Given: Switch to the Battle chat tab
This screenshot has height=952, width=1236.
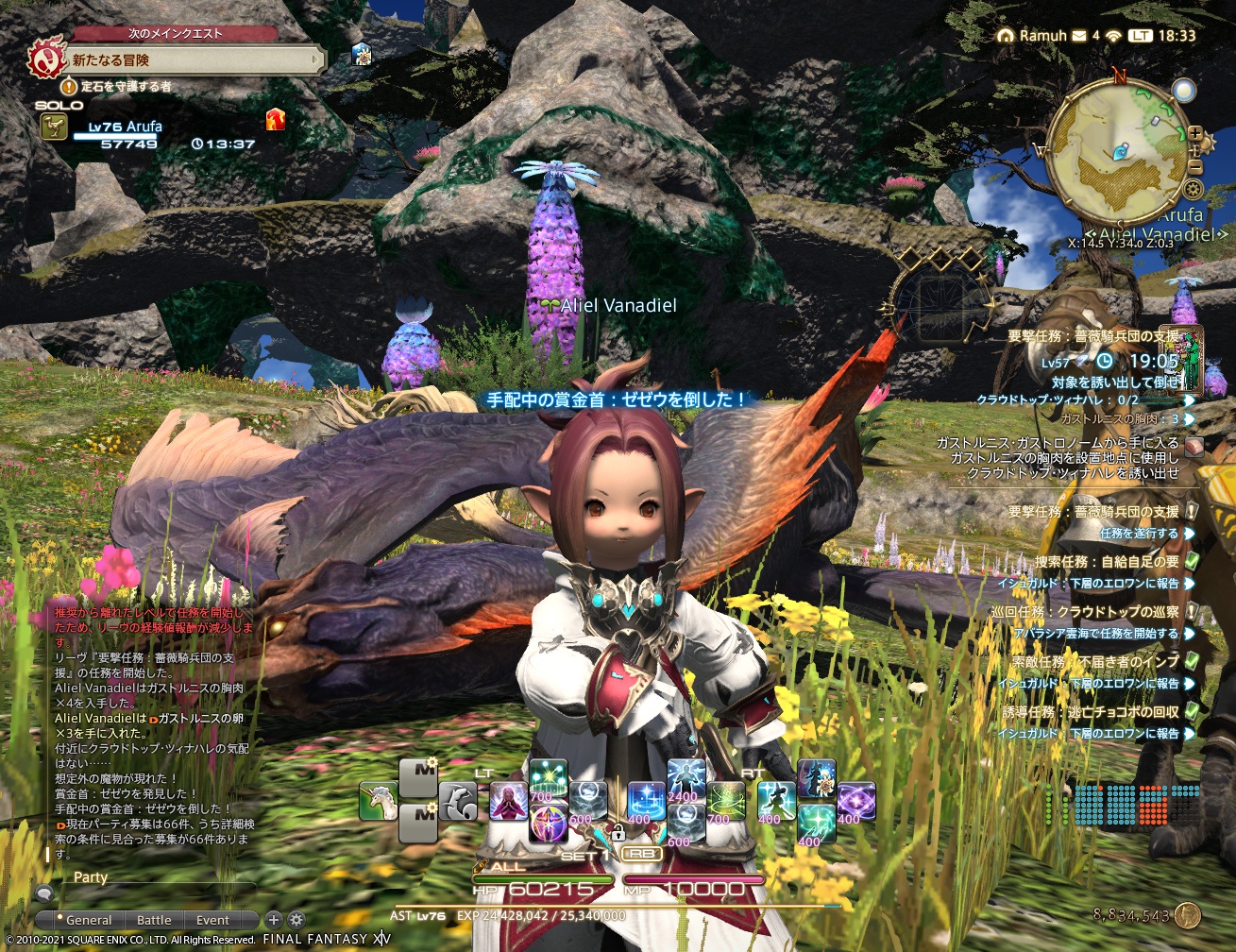Looking at the screenshot, I should [x=154, y=920].
